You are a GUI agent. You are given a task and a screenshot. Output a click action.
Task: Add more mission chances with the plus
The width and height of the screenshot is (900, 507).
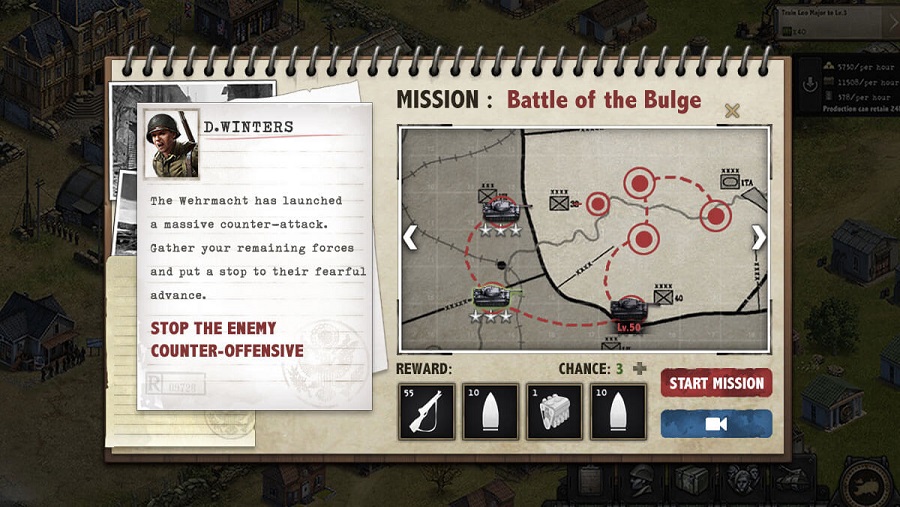click(640, 368)
